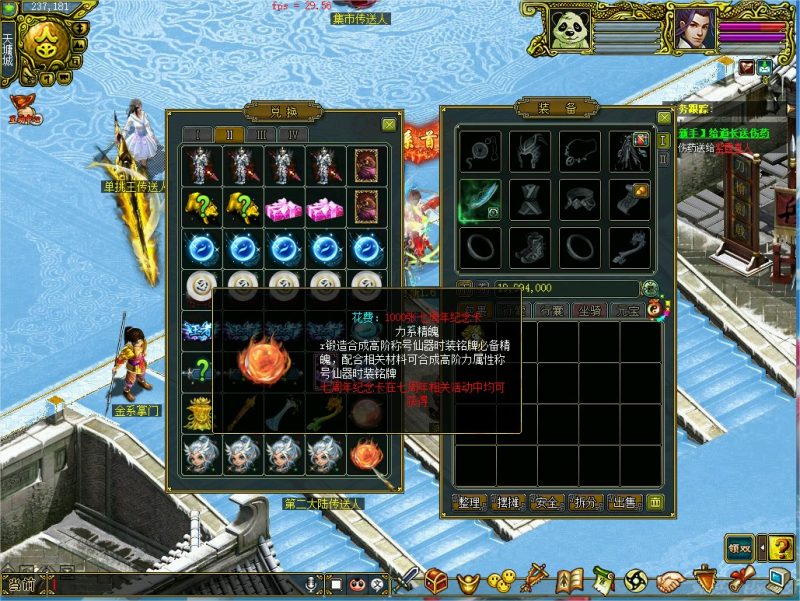Switch to exchange tab I
The height and width of the screenshot is (601, 800).
198,134
